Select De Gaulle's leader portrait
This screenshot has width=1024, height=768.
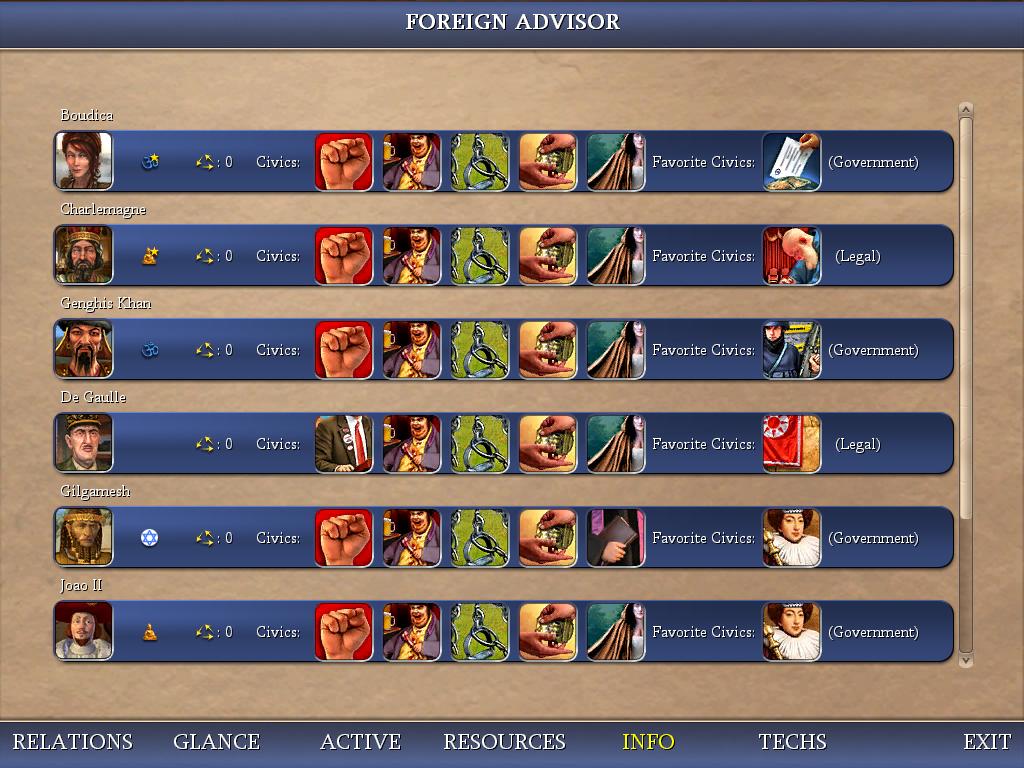click(84, 443)
